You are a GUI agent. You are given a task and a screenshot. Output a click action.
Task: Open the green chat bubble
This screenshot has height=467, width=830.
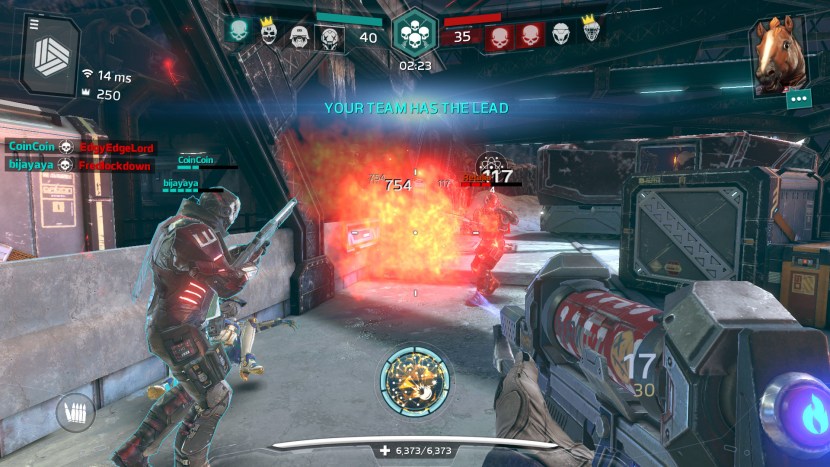797,99
